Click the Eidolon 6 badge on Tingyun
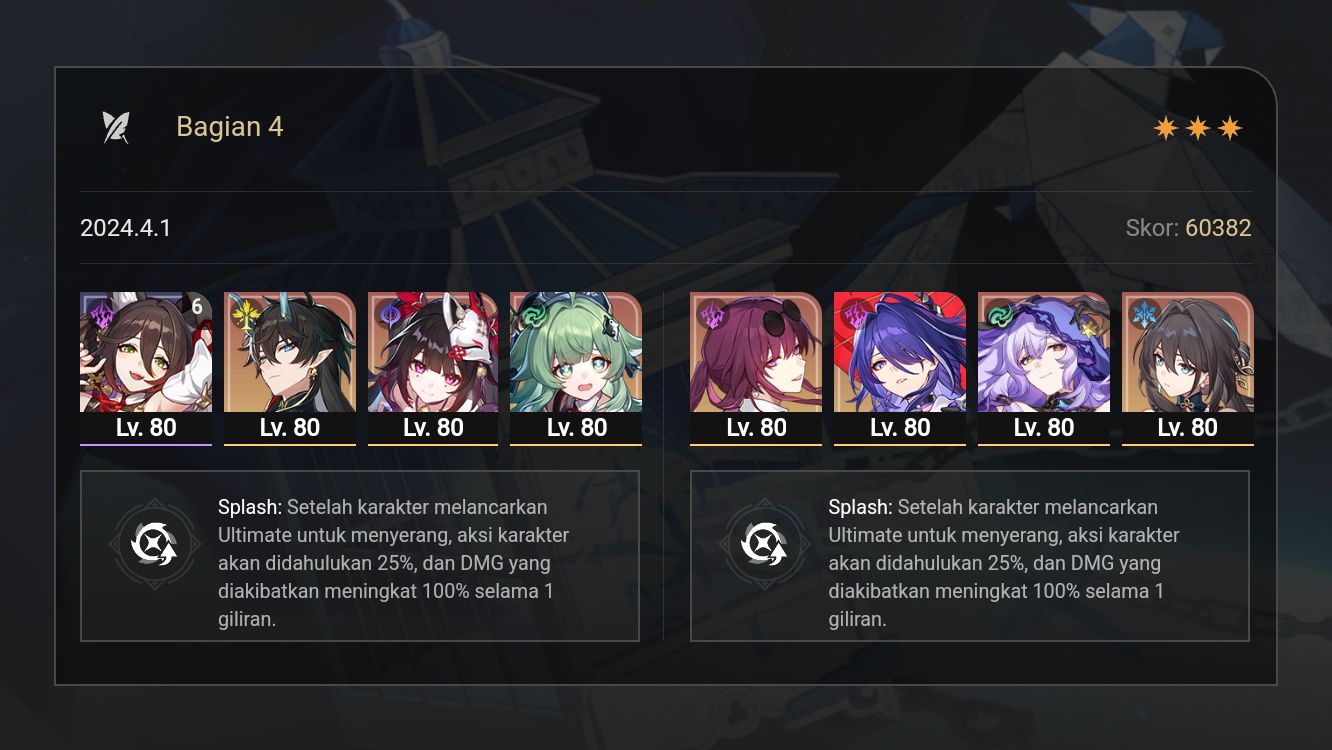 pyautogui.click(x=198, y=307)
